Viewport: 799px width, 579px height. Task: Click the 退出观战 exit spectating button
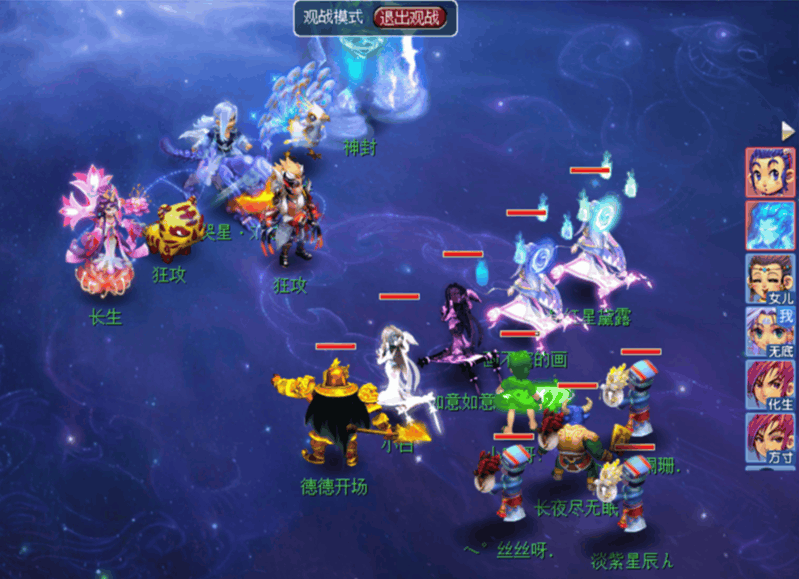point(413,17)
